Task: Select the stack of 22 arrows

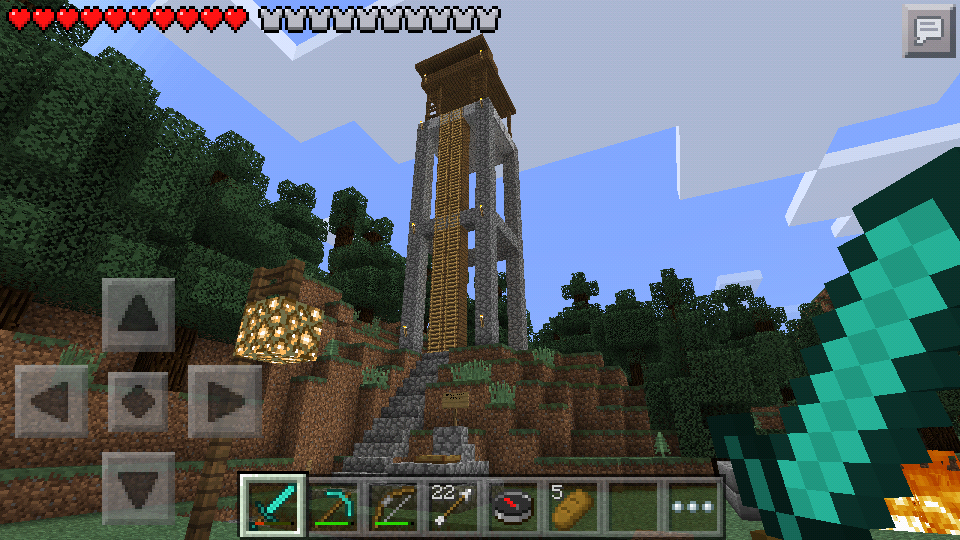Action: (x=453, y=506)
